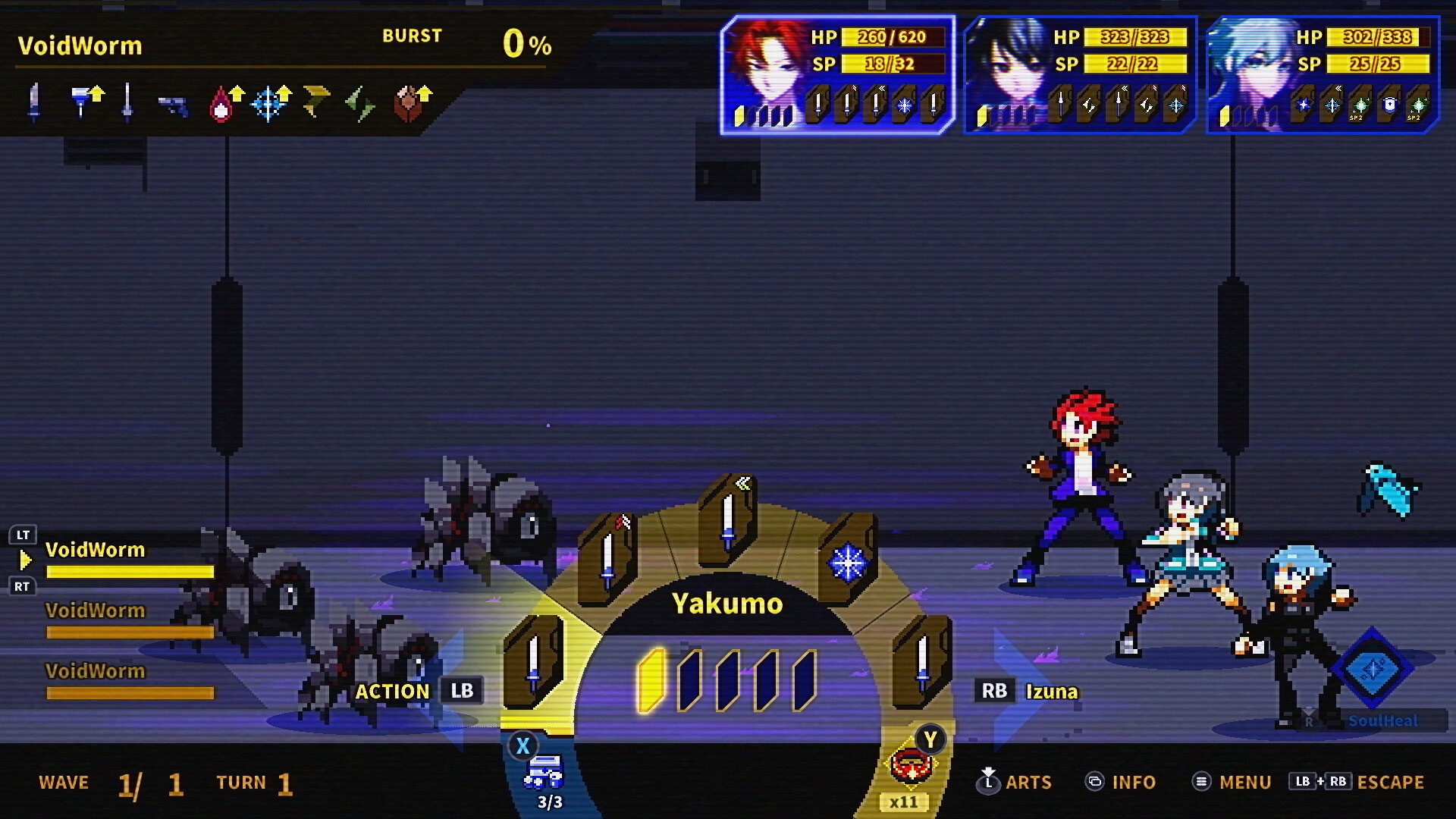Show the INFO panel
The height and width of the screenshot is (819, 1456).
[x=1121, y=782]
